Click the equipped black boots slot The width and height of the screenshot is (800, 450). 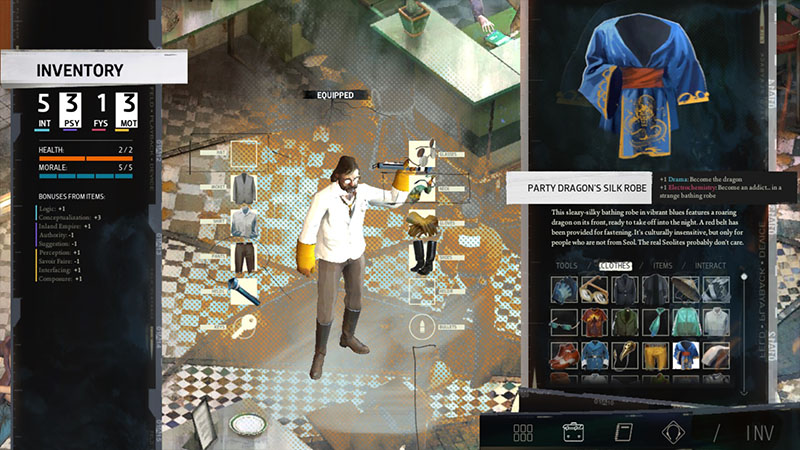click(x=422, y=256)
